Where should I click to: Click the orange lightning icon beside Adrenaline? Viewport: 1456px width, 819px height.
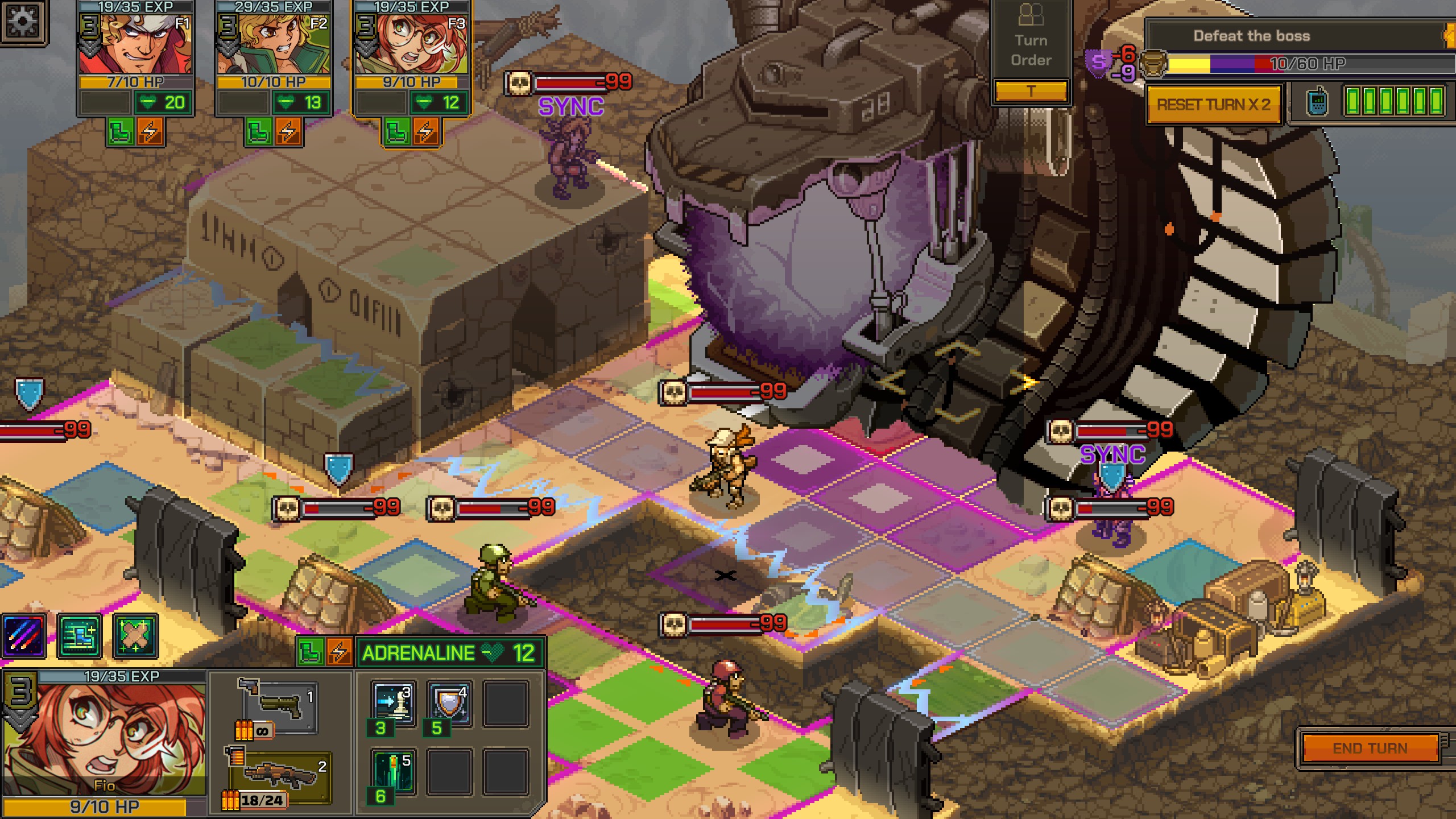(x=339, y=653)
